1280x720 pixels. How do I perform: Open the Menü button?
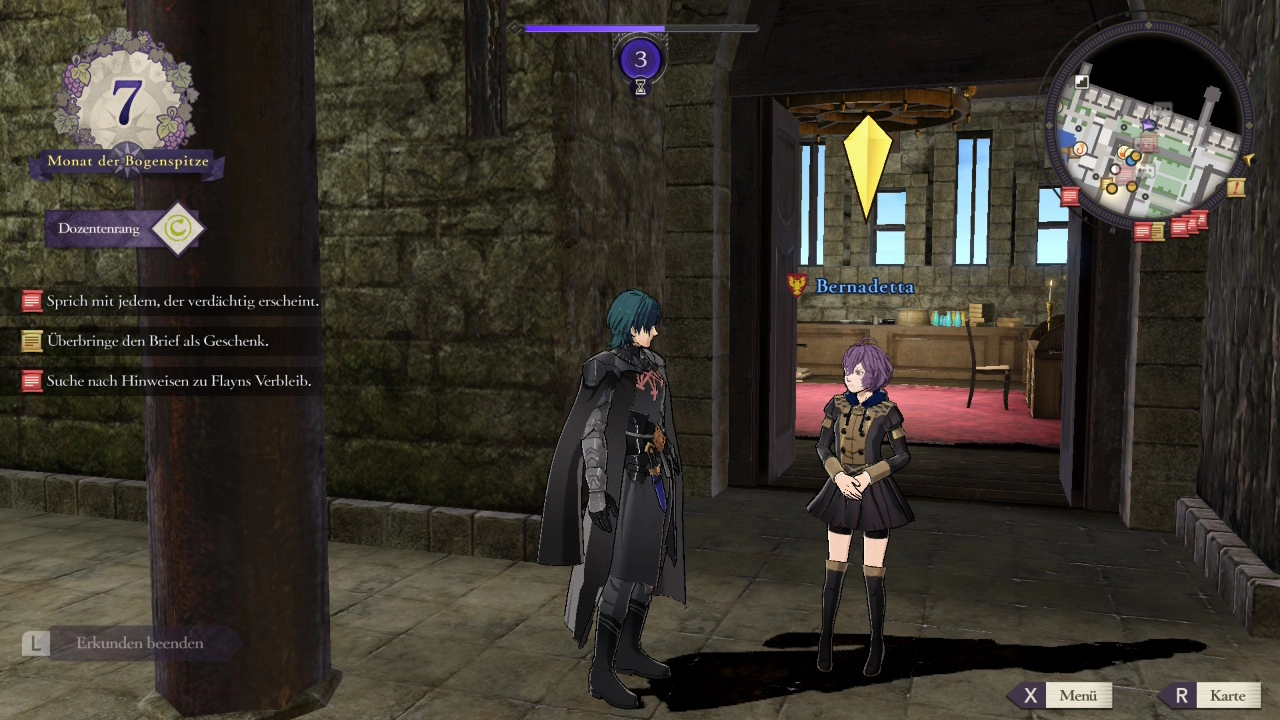pos(1062,696)
